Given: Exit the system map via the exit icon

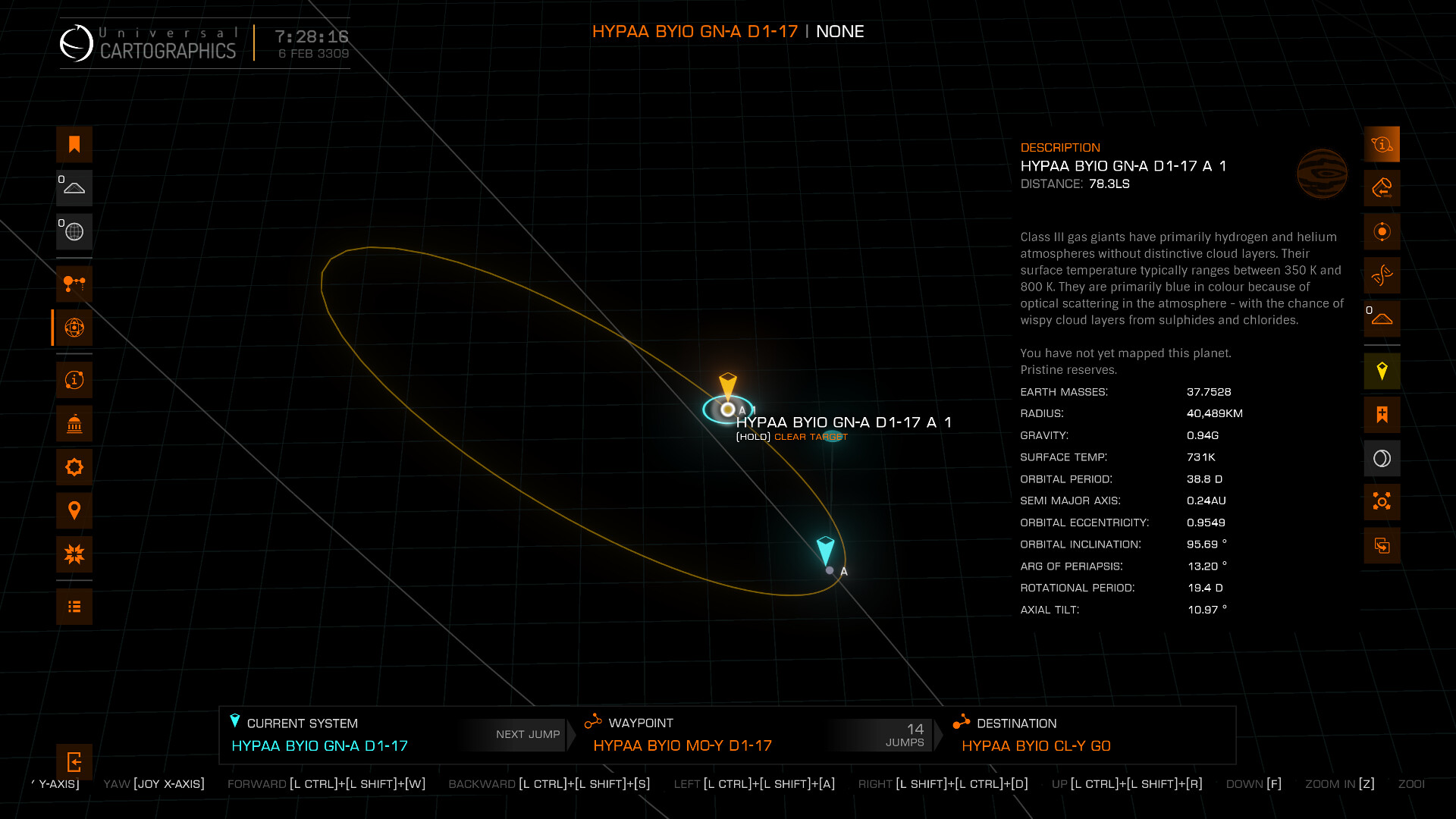Looking at the screenshot, I should (74, 762).
